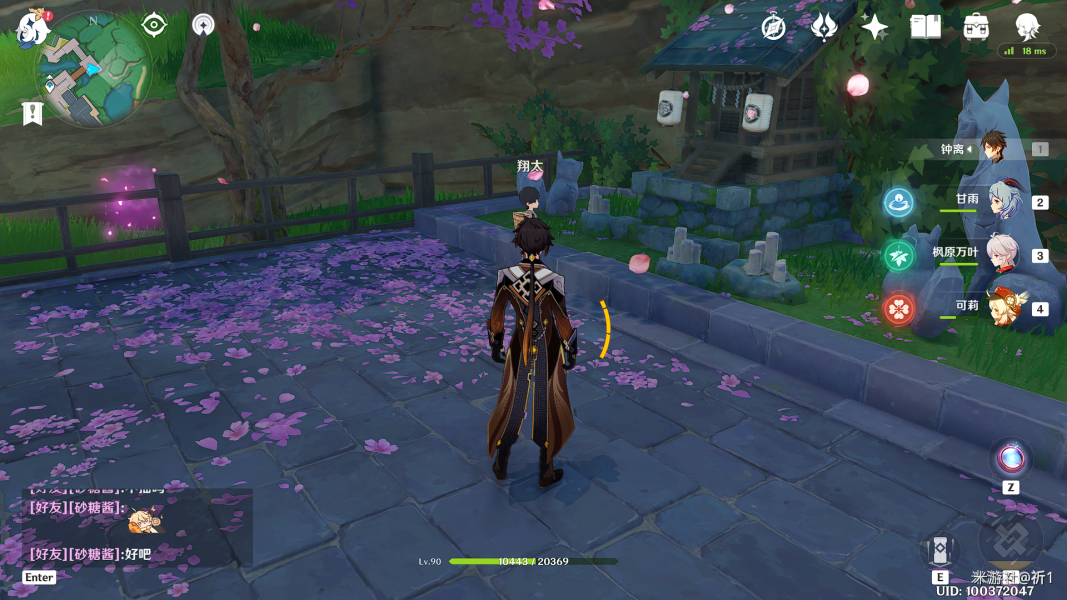Image resolution: width=1067 pixels, height=600 pixels.
Task: Open the compass icon in the top bar
Action: 773,27
